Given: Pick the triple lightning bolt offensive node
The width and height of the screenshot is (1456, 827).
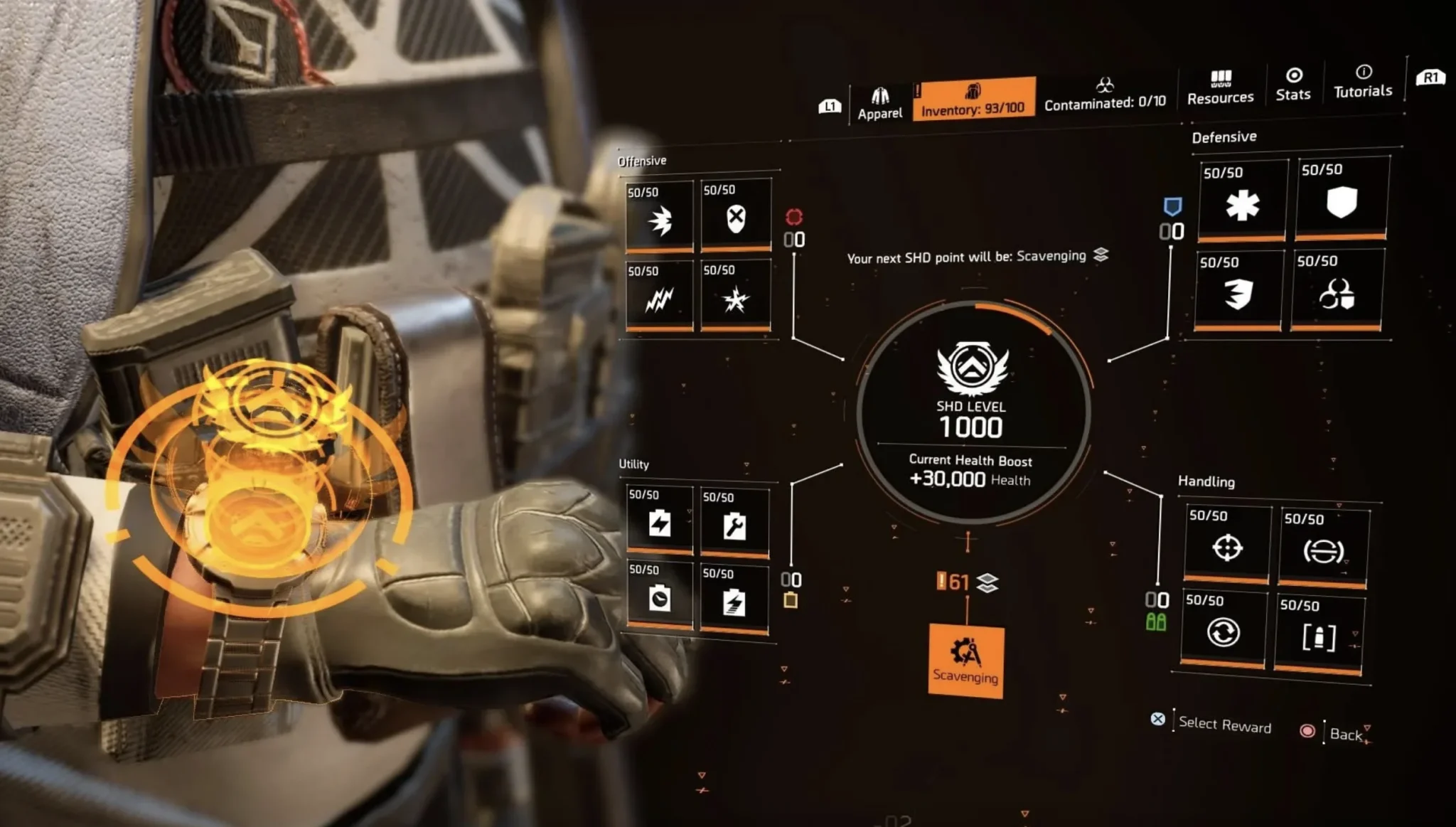Looking at the screenshot, I should [x=660, y=297].
